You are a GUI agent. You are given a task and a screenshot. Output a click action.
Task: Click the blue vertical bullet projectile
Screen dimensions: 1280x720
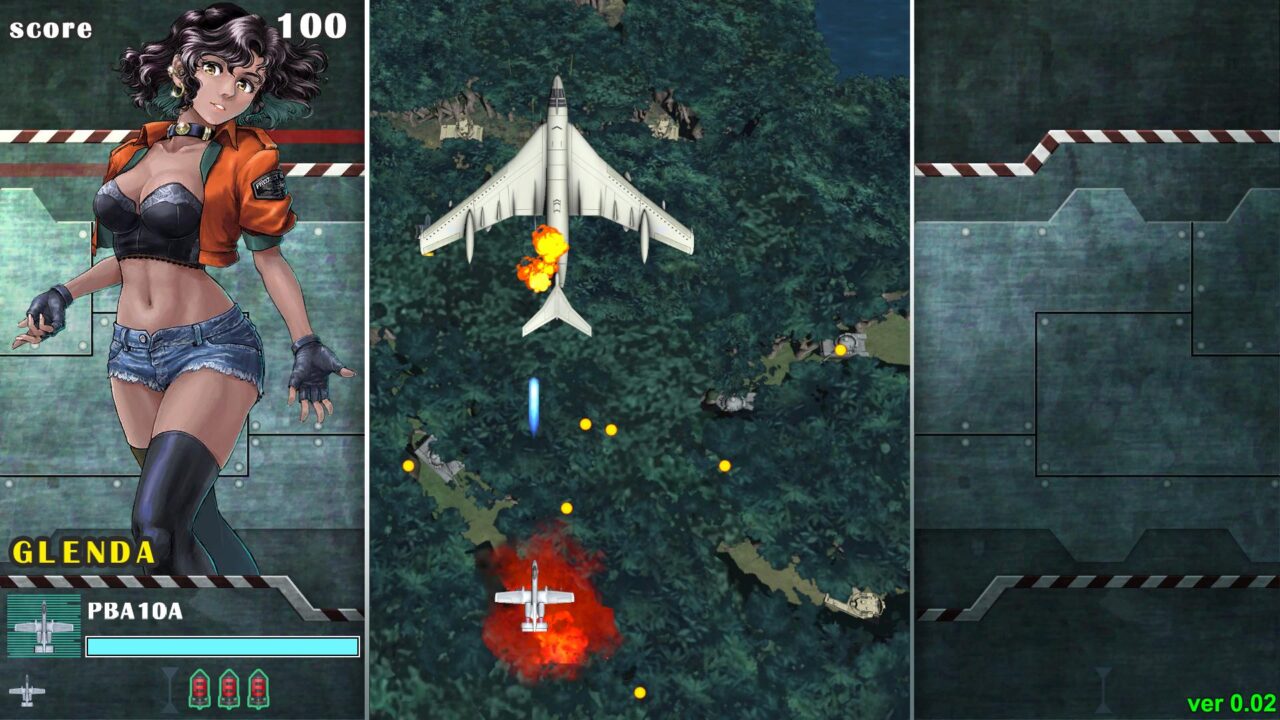point(533,404)
